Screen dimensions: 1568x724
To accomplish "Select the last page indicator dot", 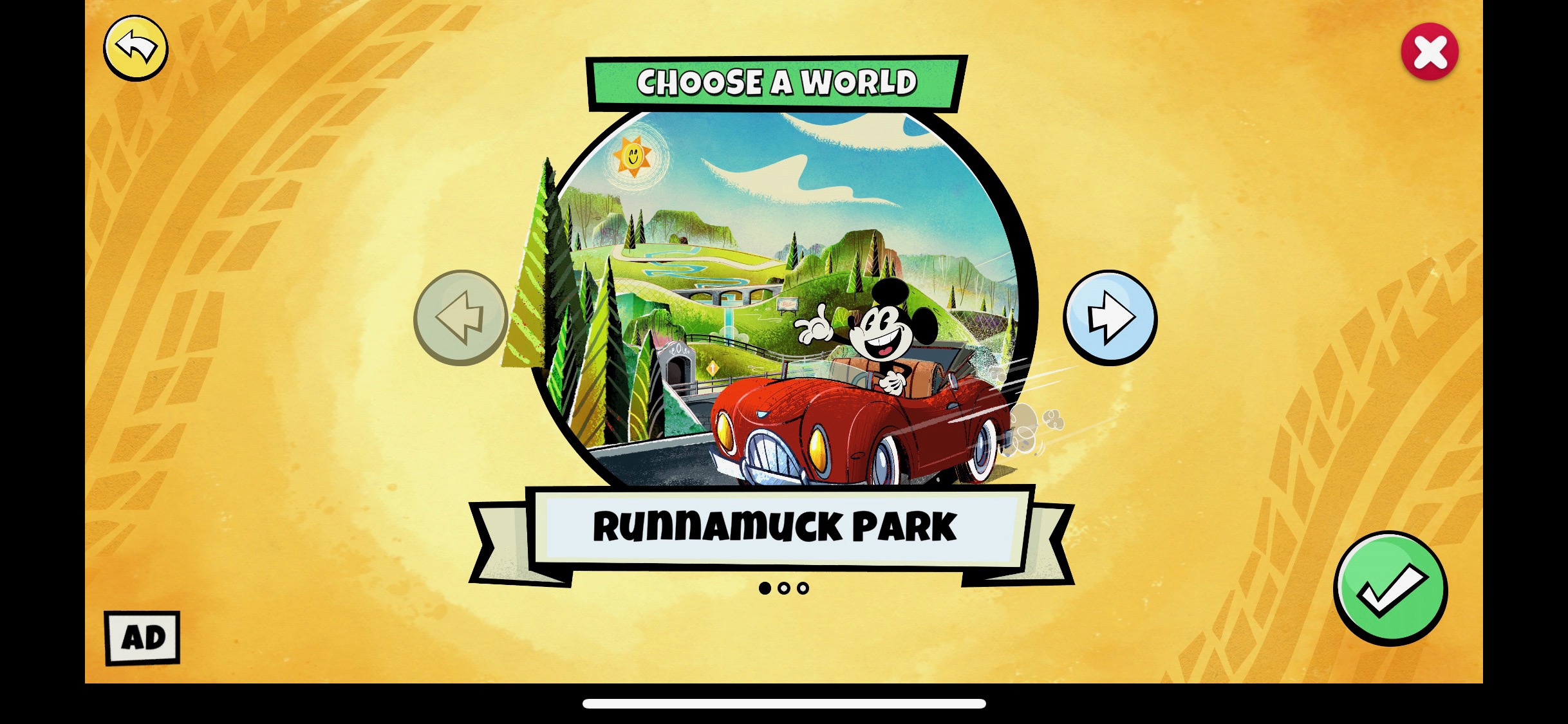I will point(802,588).
